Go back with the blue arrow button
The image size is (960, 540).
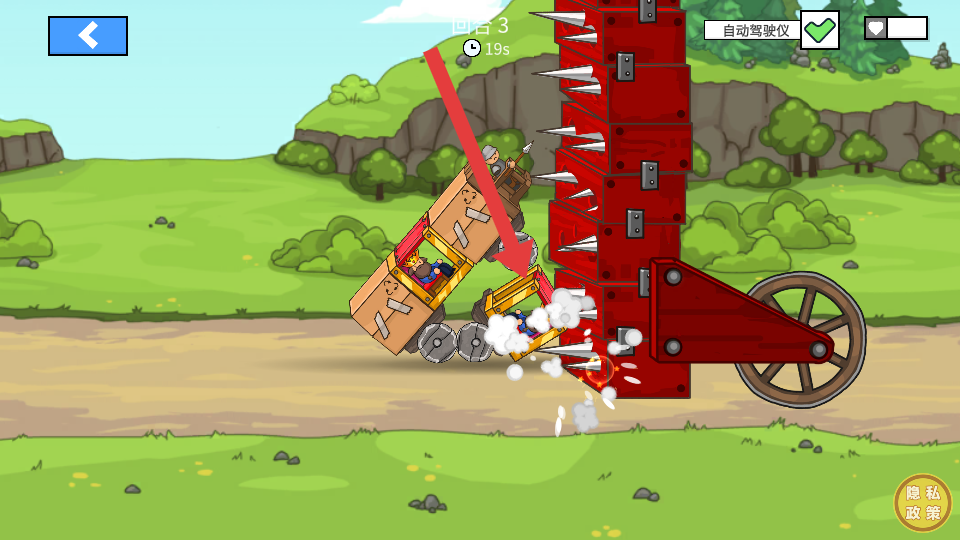click(x=88, y=36)
